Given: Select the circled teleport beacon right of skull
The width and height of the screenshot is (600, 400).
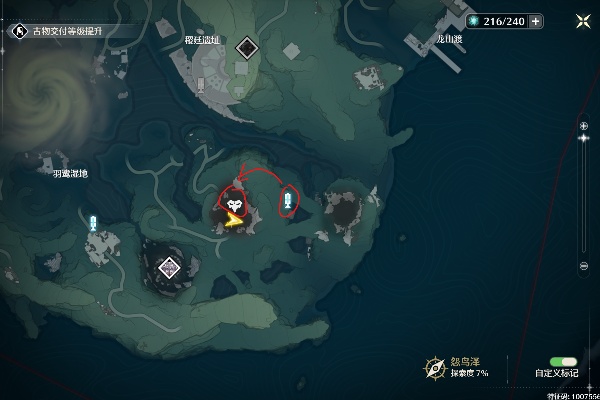Looking at the screenshot, I should (288, 200).
